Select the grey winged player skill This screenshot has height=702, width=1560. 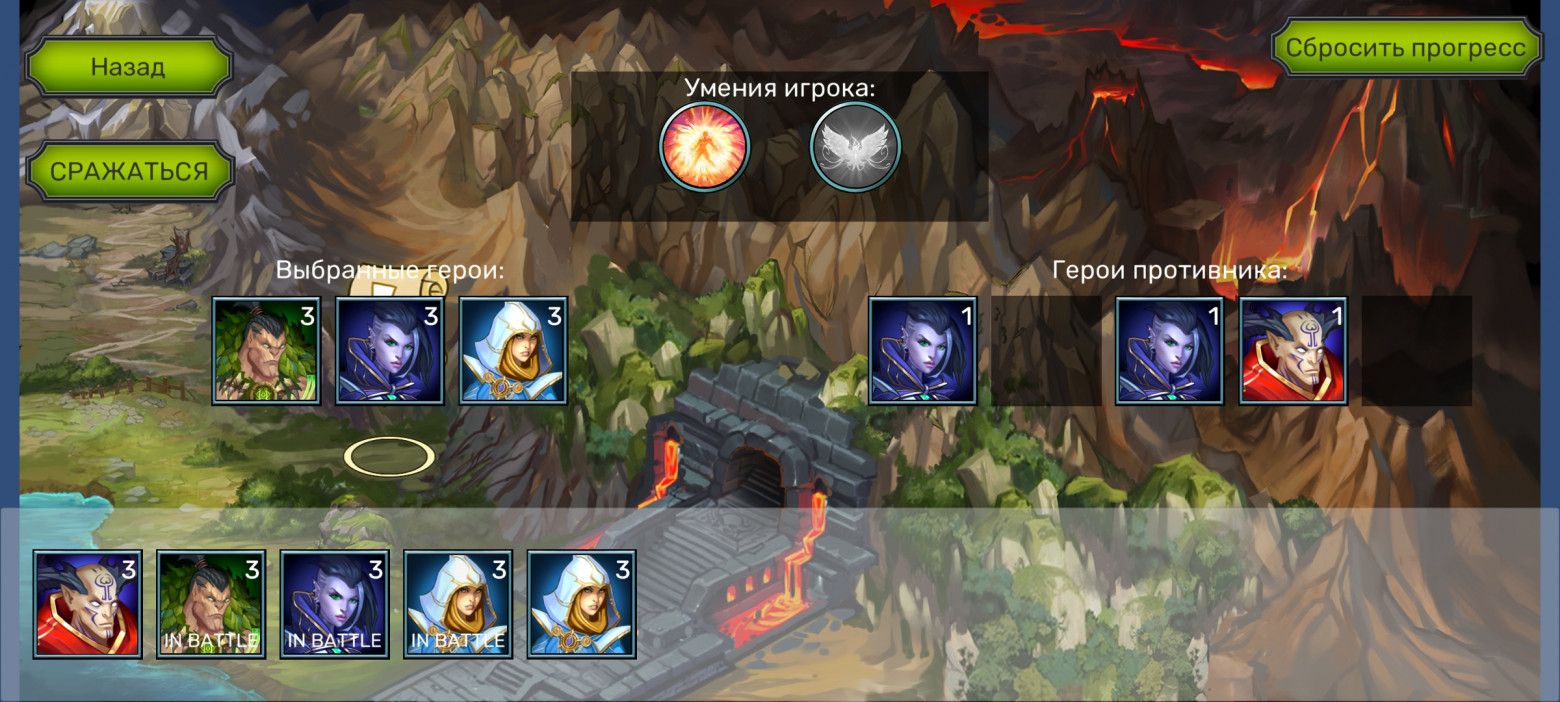855,146
